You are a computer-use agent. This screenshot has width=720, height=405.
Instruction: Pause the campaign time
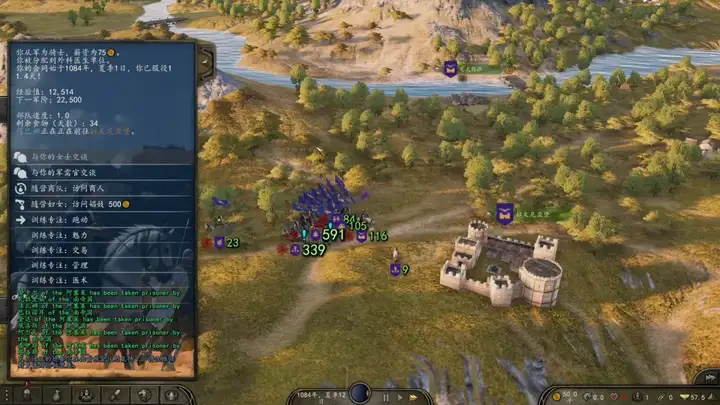click(387, 396)
